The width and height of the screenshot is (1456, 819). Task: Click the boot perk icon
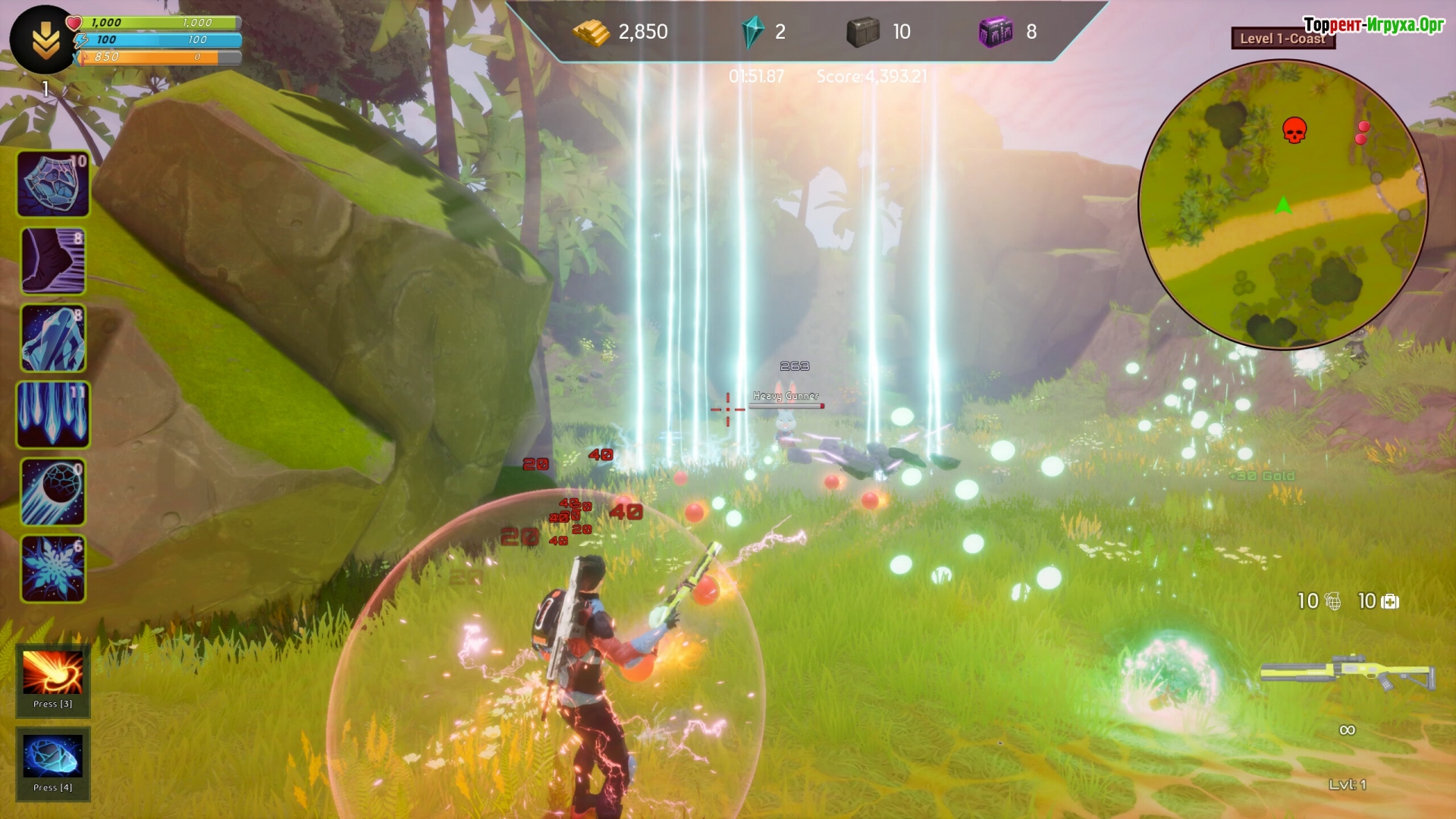pos(53,261)
